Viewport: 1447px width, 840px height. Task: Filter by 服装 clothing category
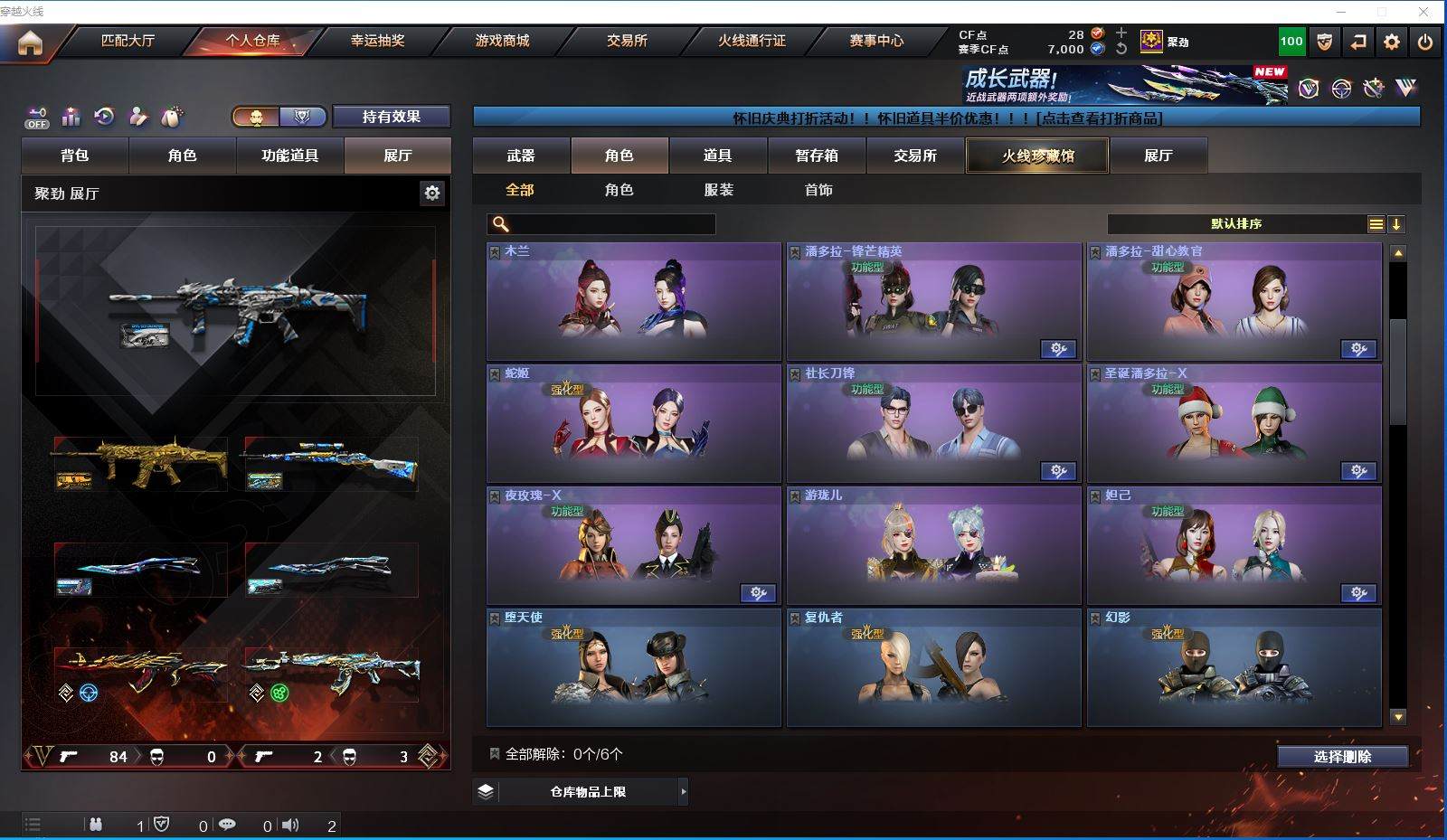pos(719,190)
